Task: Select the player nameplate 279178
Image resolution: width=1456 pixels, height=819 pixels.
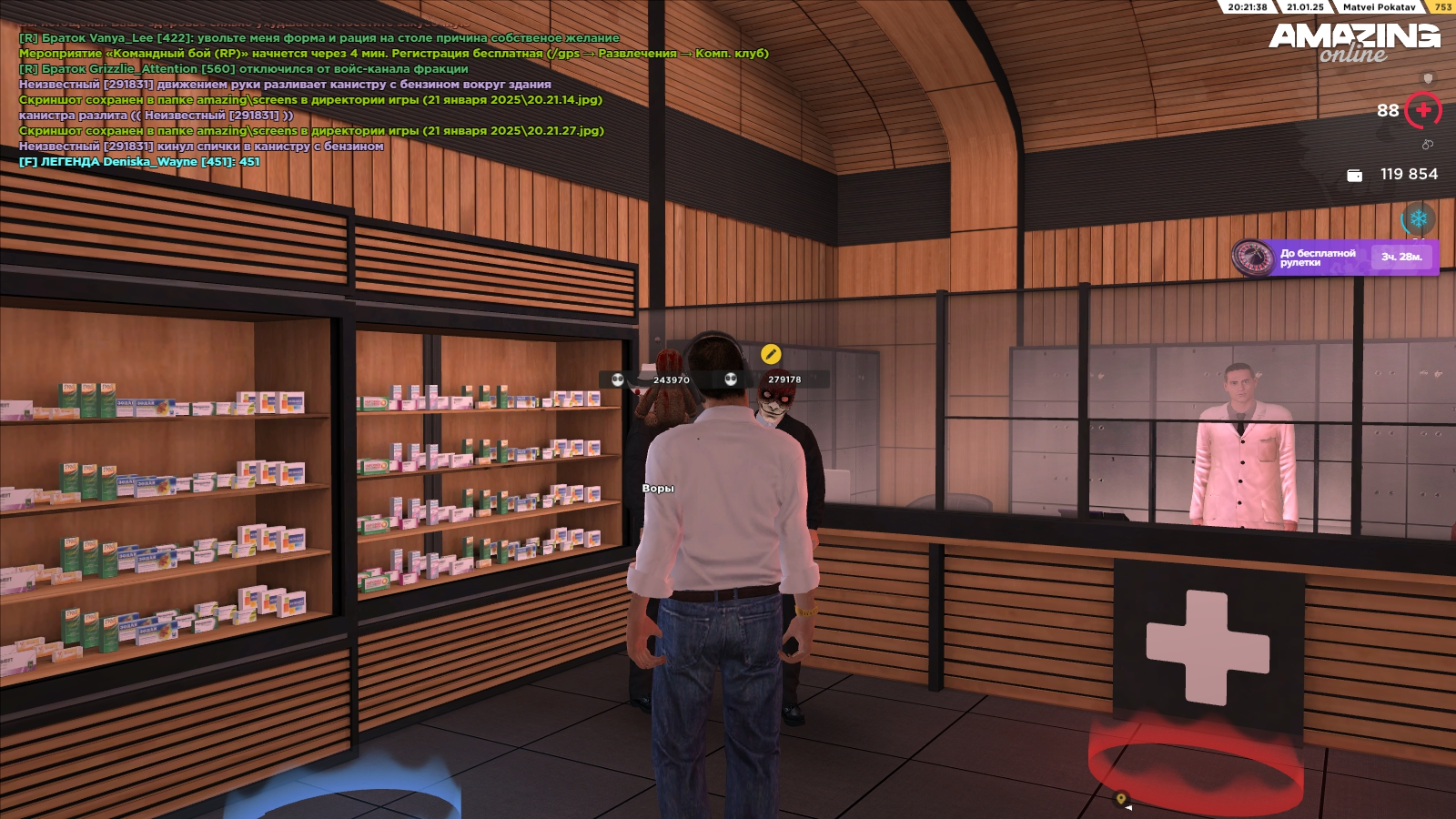Action: (784, 379)
